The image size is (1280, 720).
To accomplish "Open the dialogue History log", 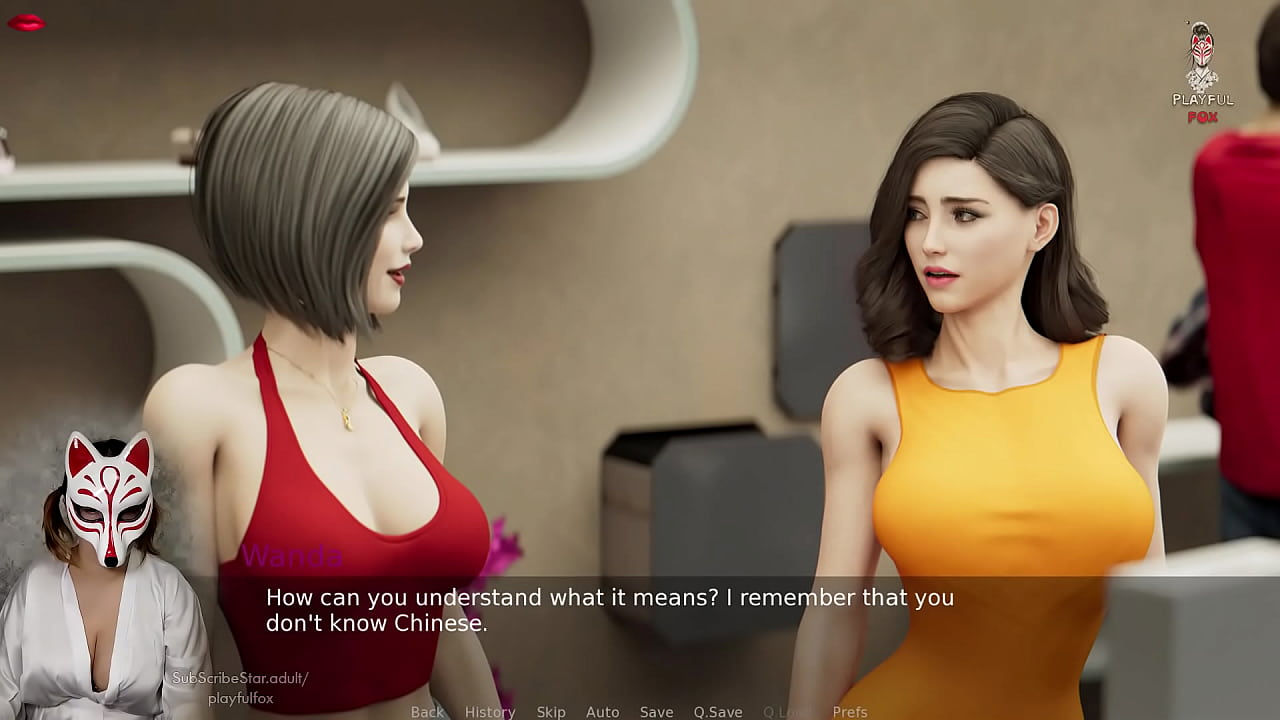I will (x=490, y=712).
